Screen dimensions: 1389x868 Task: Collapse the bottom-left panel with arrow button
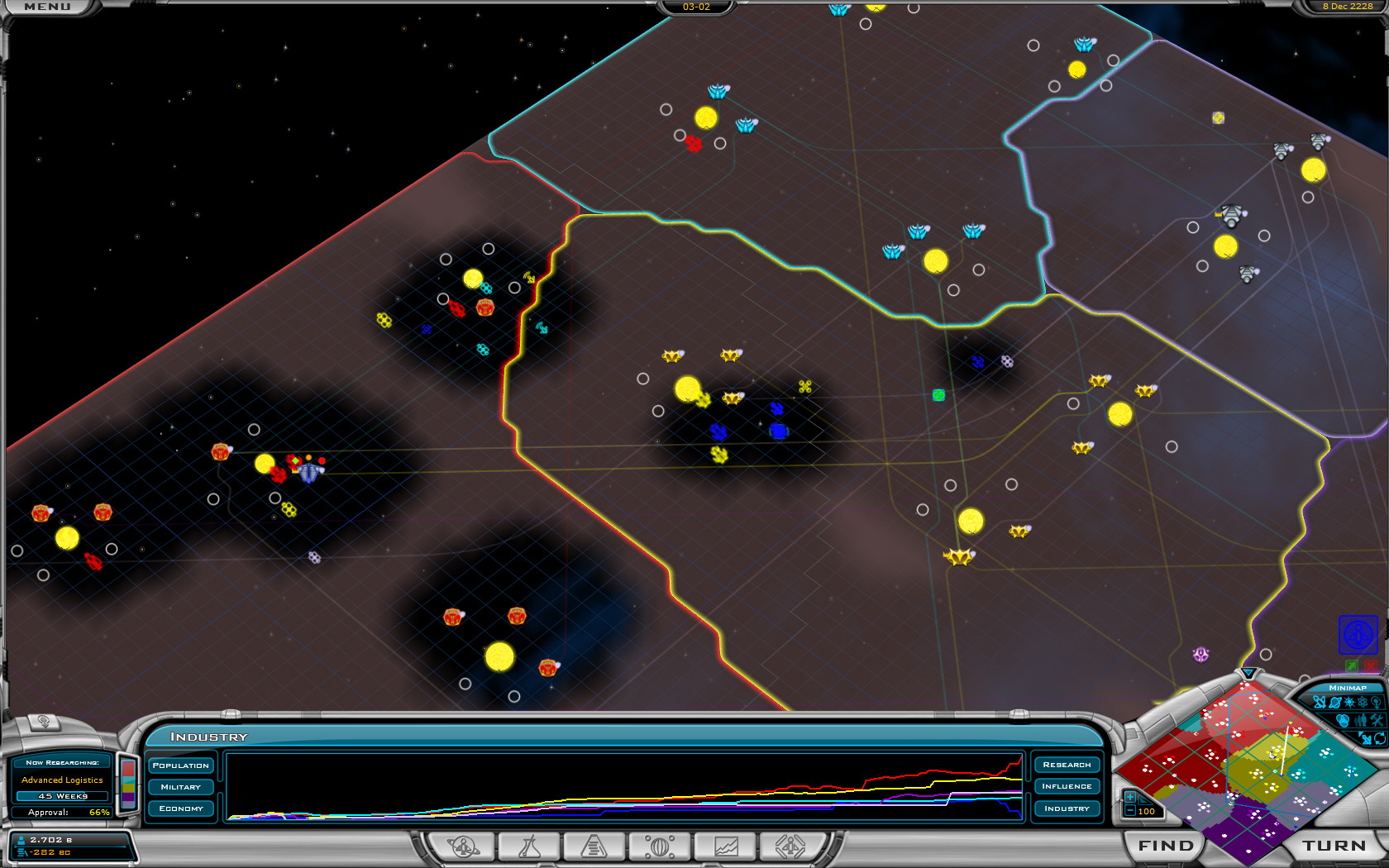coord(44,722)
